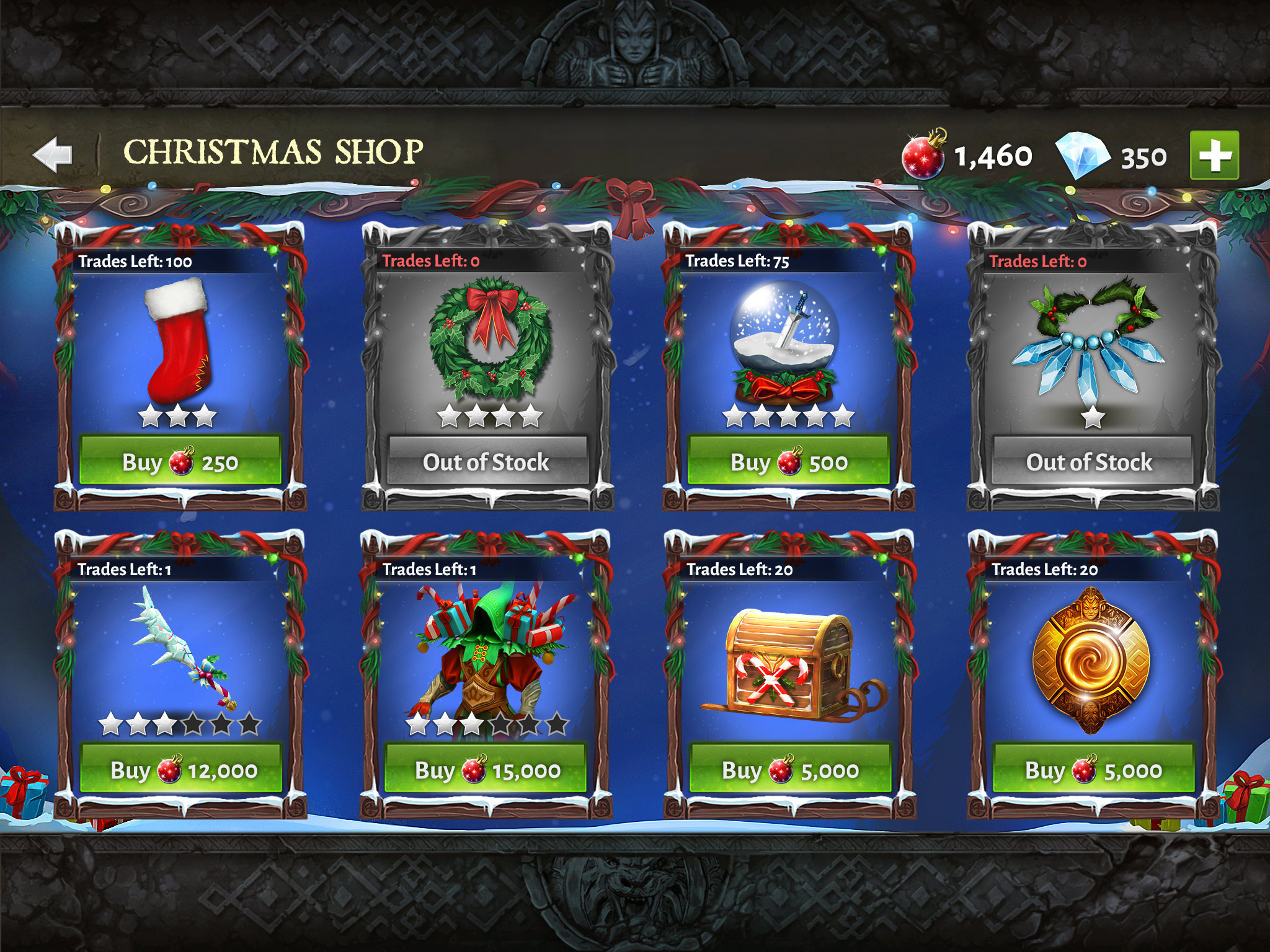Open gem purchase with green plus button
Image resolution: width=1270 pixels, height=952 pixels.
pos(1214,155)
